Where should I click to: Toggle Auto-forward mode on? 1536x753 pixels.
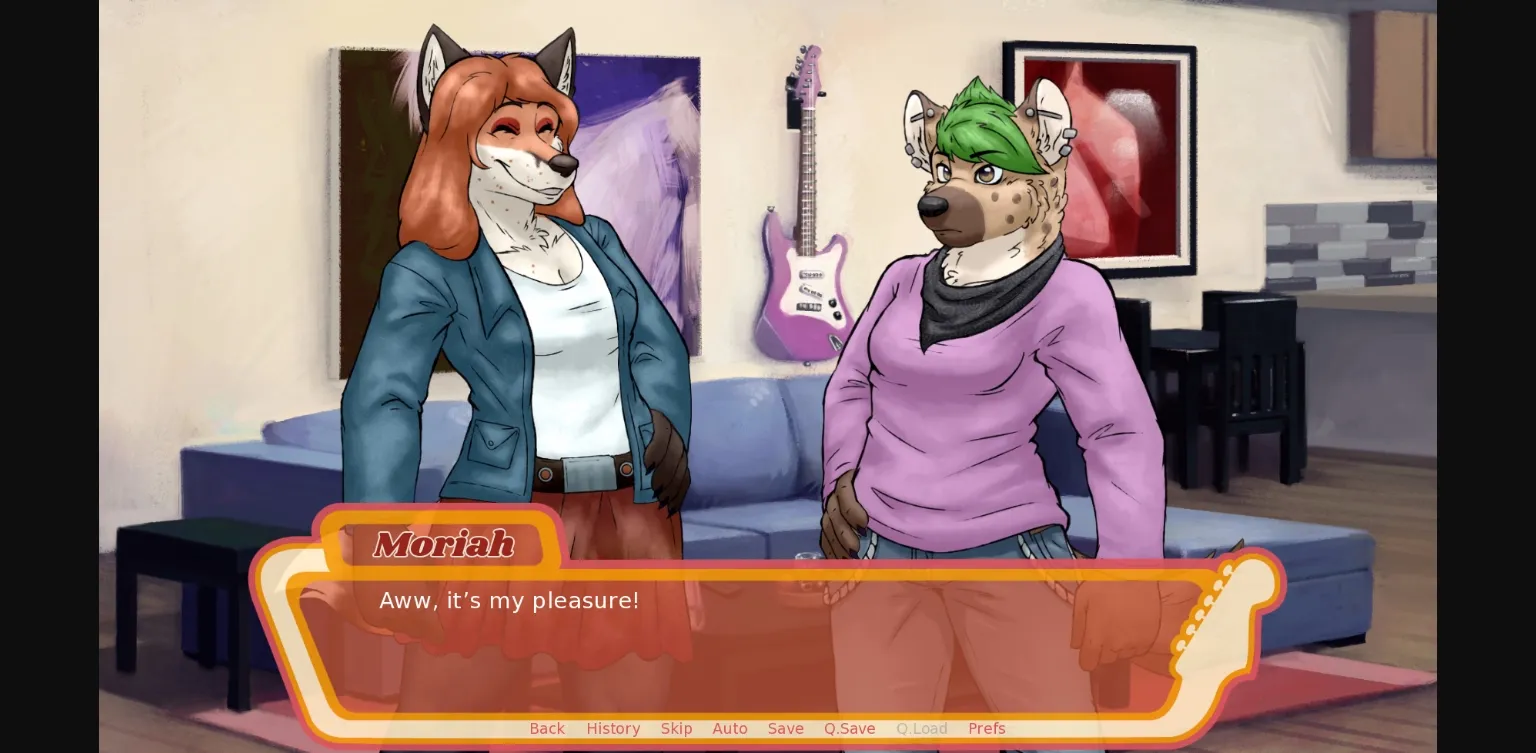coord(730,729)
